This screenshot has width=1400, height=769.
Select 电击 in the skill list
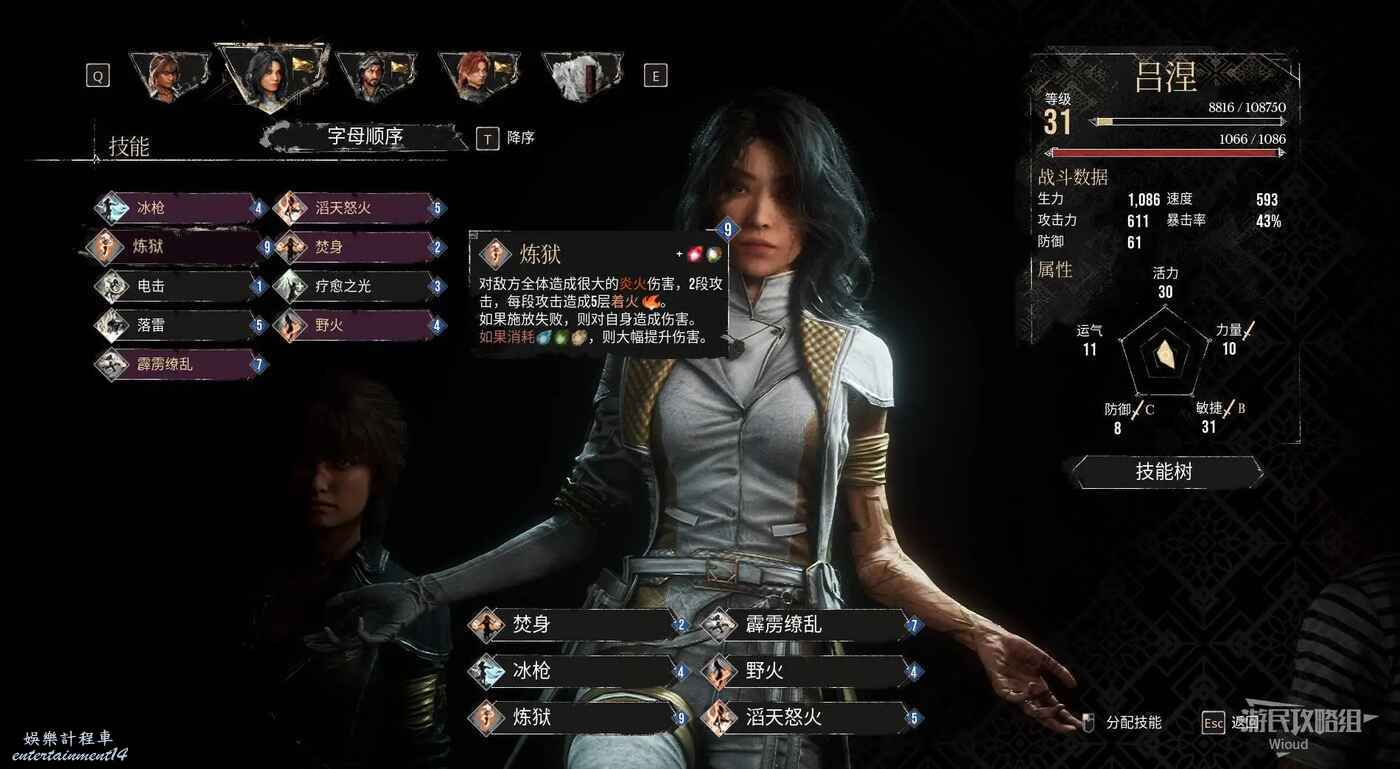coord(180,286)
